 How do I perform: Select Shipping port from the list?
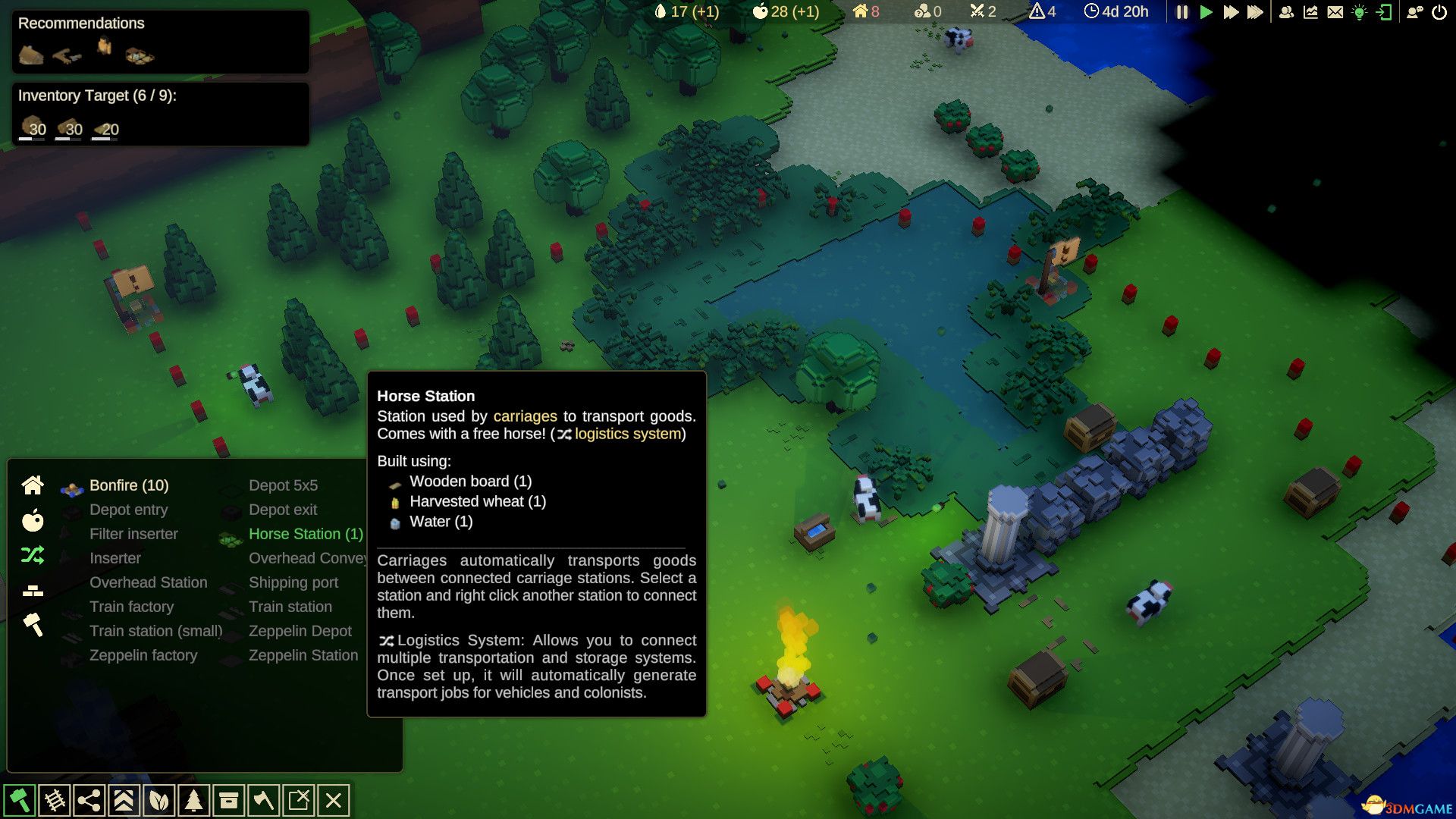click(293, 582)
